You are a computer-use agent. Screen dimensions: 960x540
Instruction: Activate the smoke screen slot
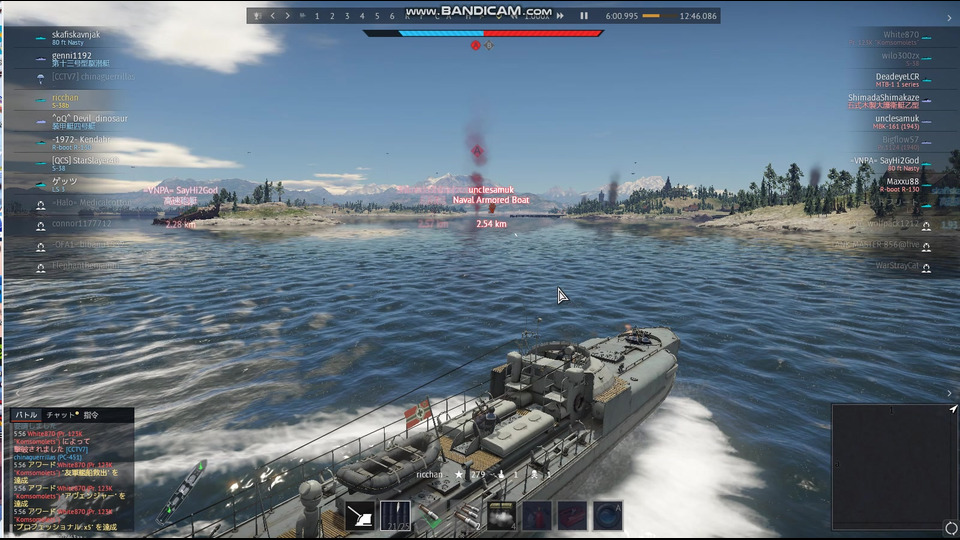click(500, 515)
